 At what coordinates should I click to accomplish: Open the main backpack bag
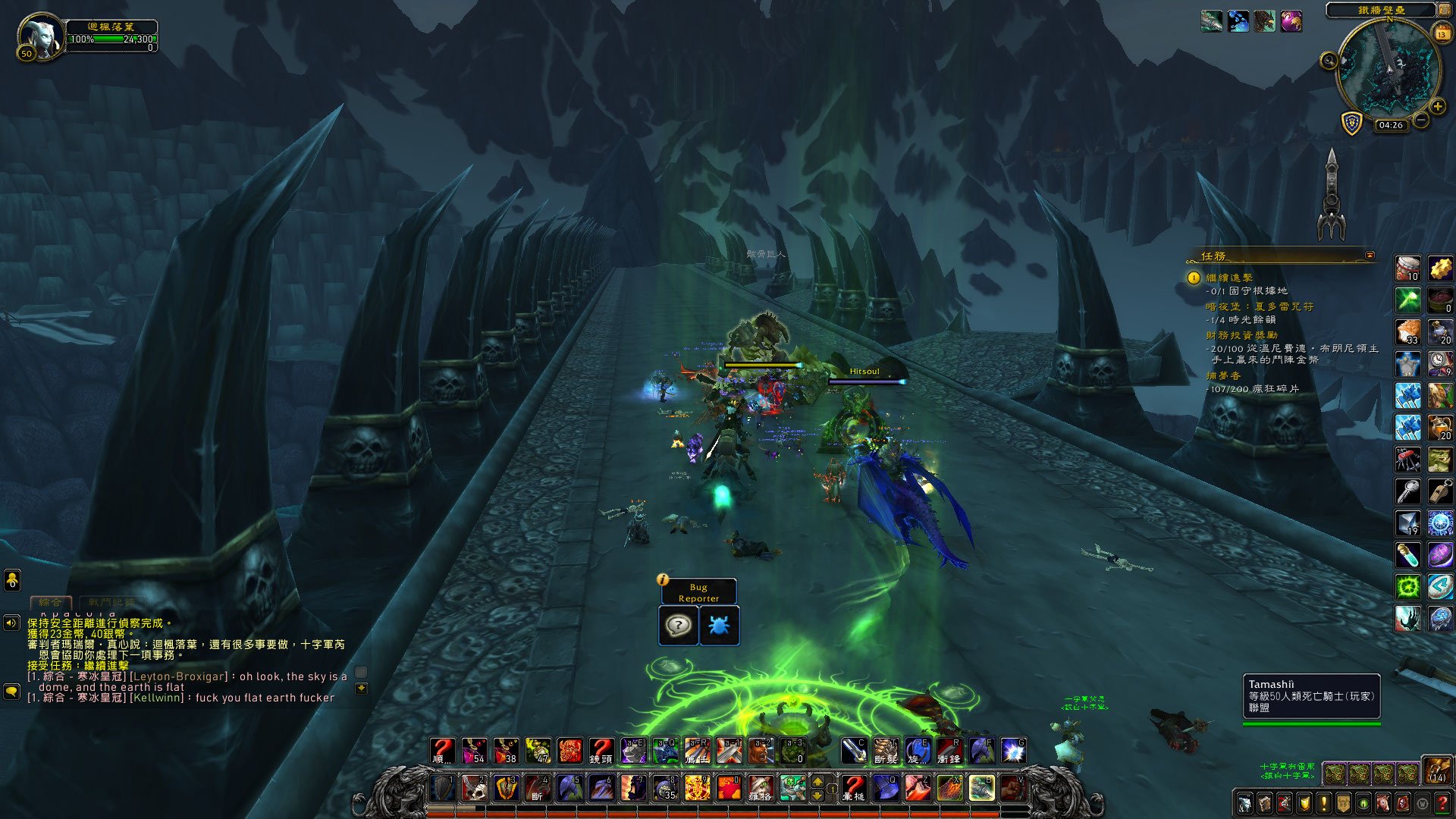tap(1436, 770)
